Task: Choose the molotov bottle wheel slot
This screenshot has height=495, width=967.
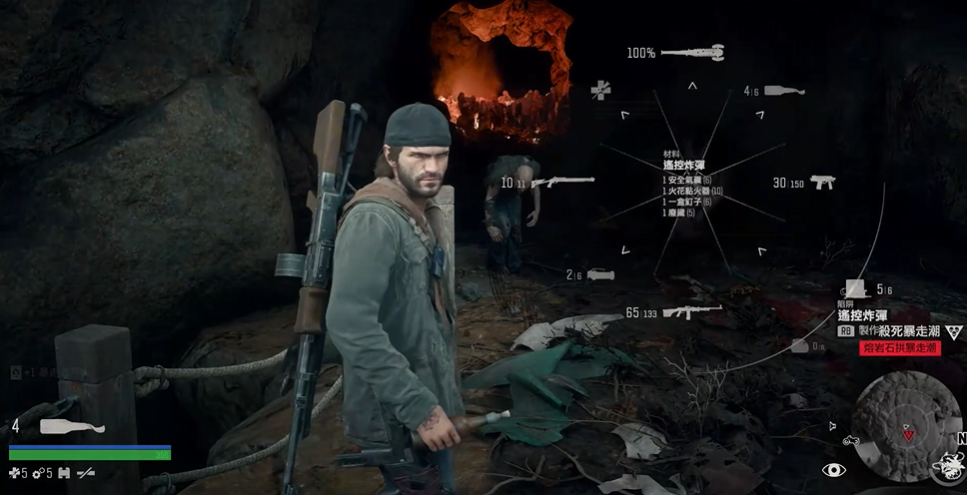Action: [x=786, y=91]
